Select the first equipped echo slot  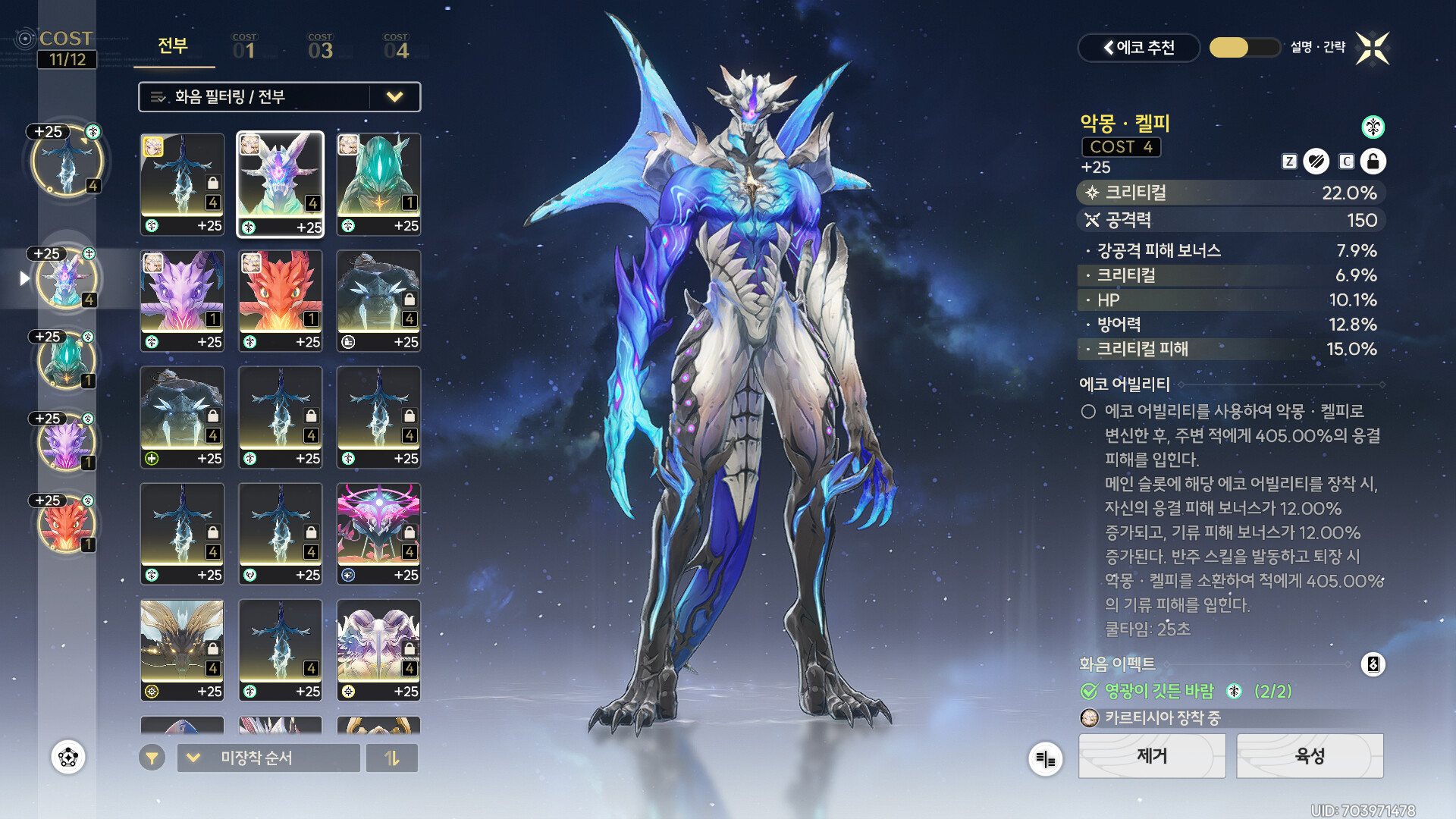click(x=67, y=161)
